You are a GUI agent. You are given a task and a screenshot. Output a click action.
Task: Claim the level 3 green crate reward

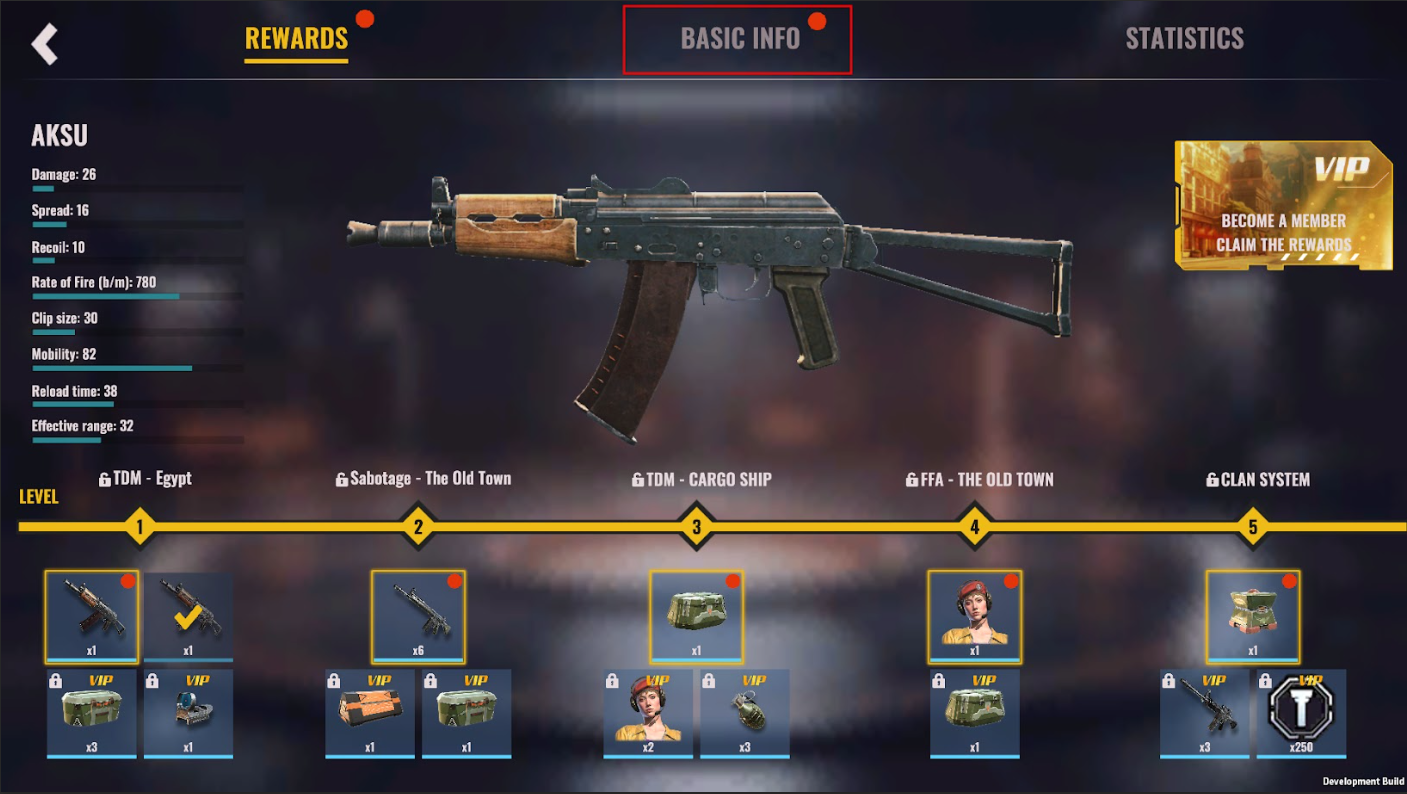point(696,617)
